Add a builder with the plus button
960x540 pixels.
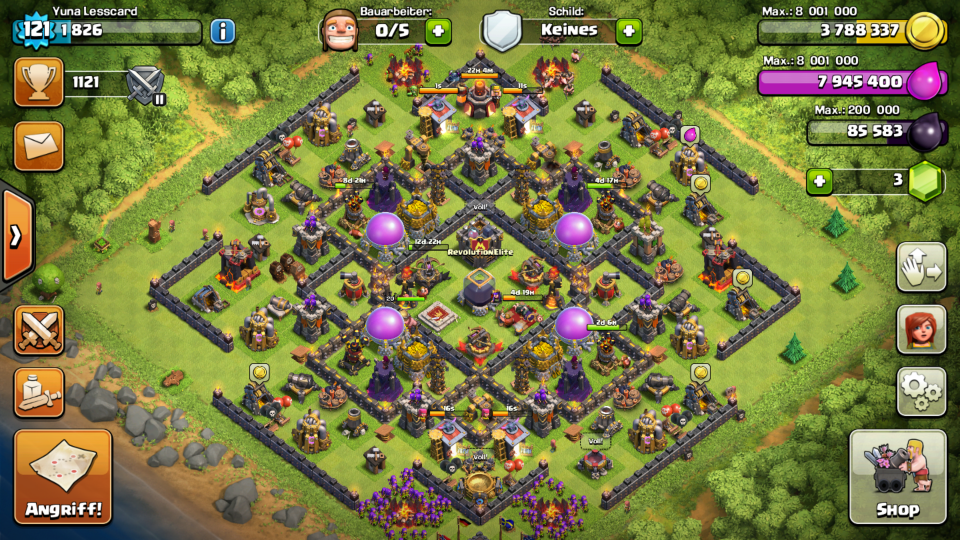[x=438, y=31]
